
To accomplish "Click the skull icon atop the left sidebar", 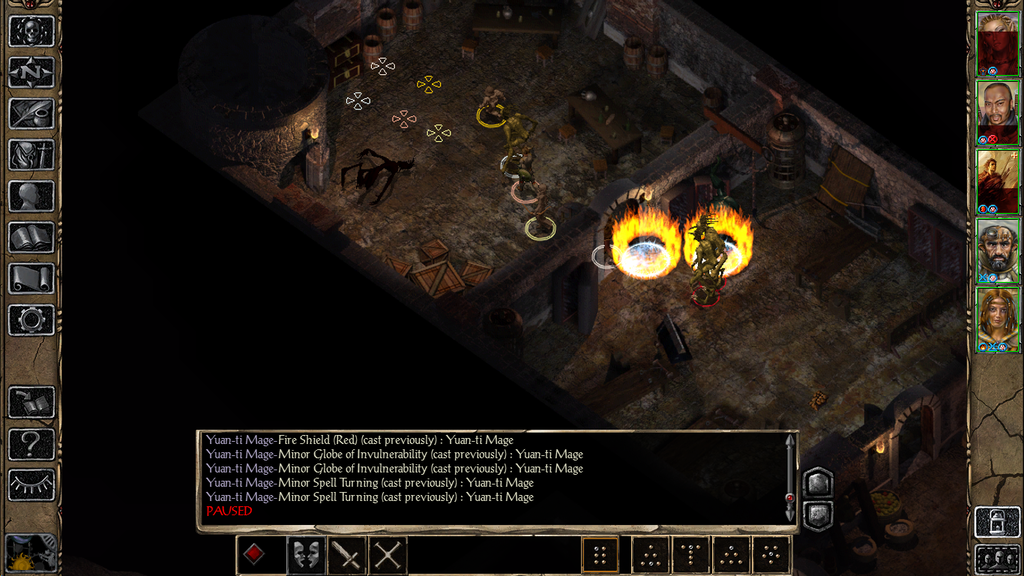I will point(31,31).
